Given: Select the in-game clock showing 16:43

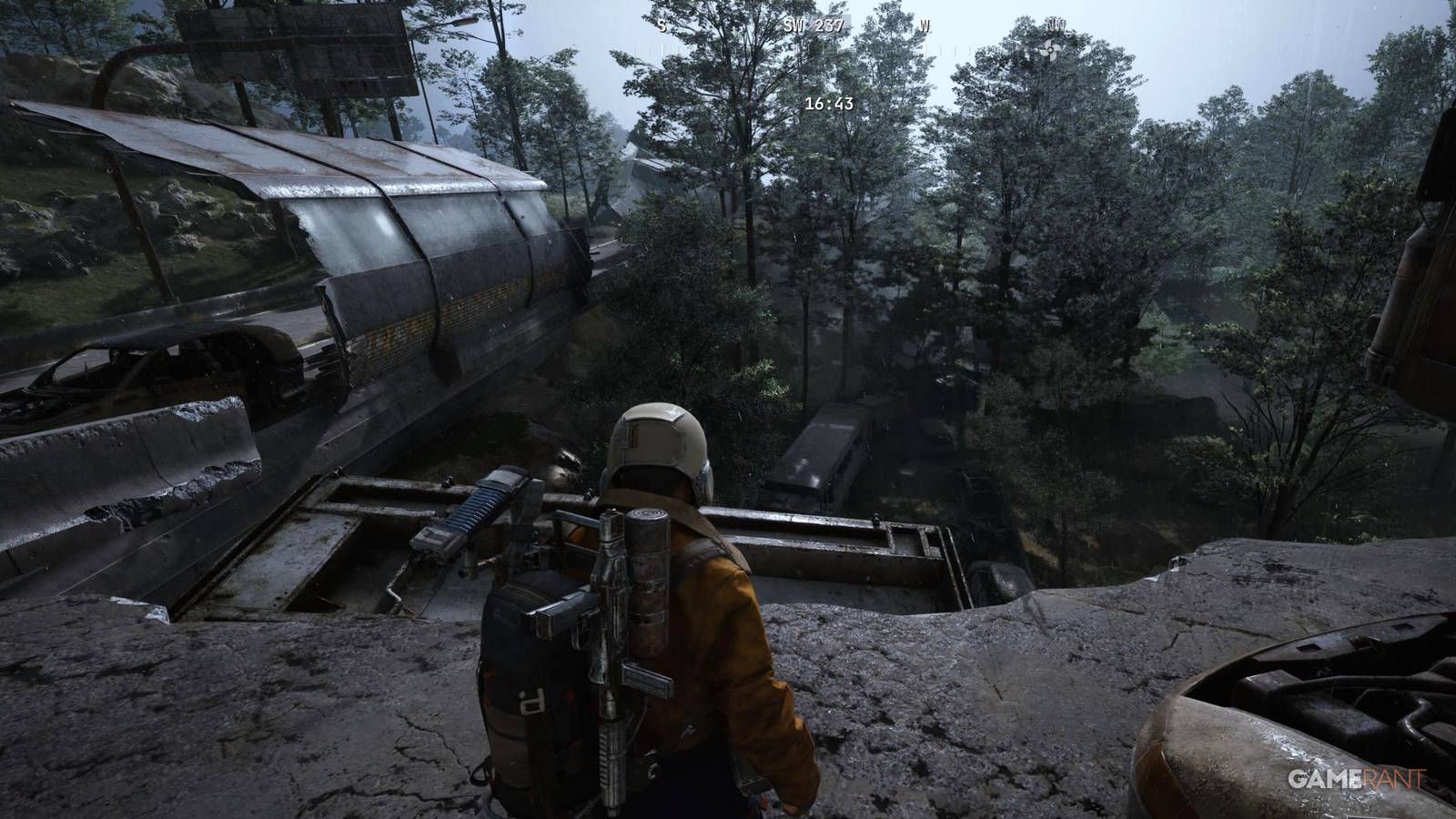Looking at the screenshot, I should tap(829, 104).
